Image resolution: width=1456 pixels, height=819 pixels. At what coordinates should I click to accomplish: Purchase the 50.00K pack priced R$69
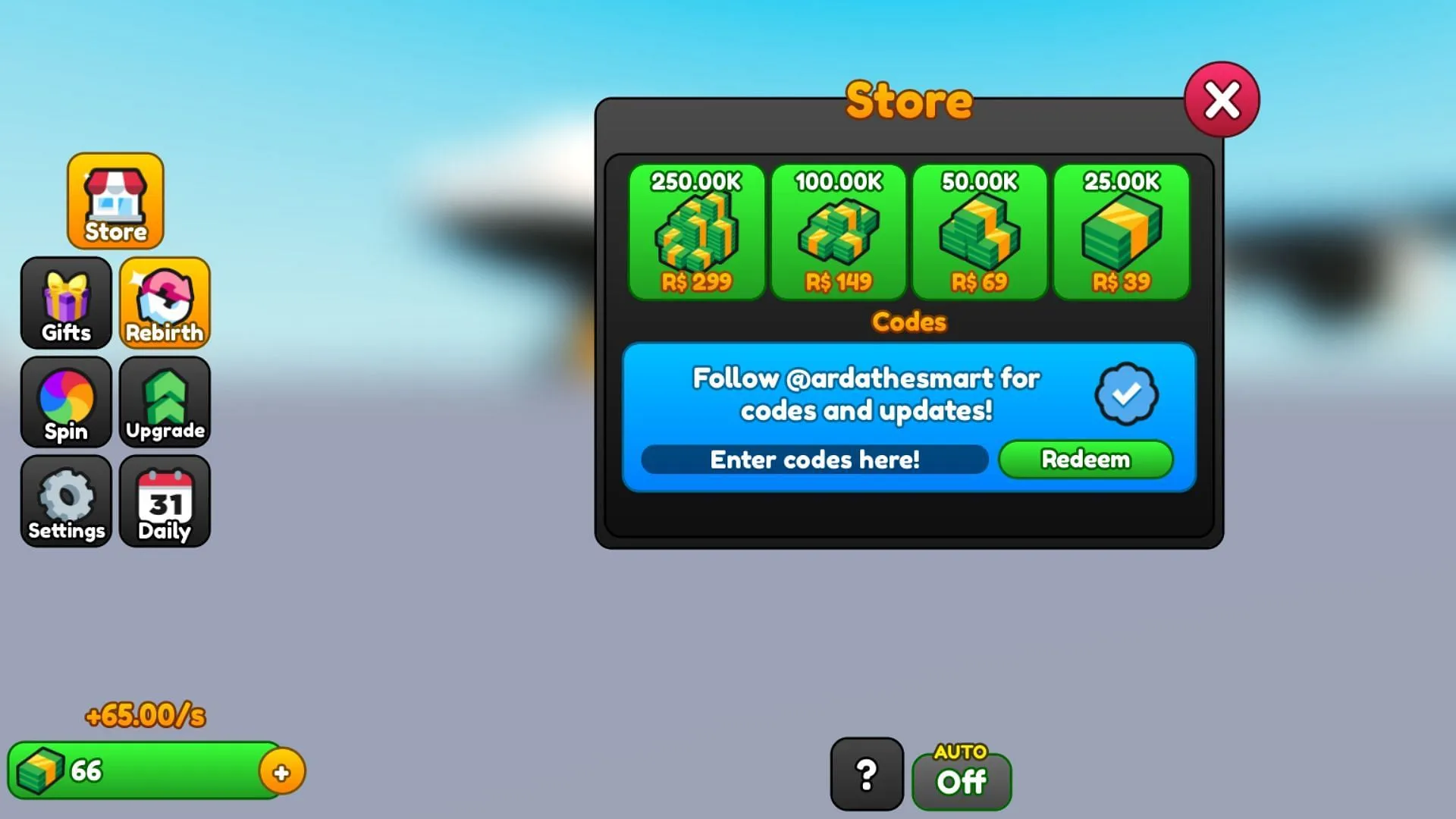[978, 233]
